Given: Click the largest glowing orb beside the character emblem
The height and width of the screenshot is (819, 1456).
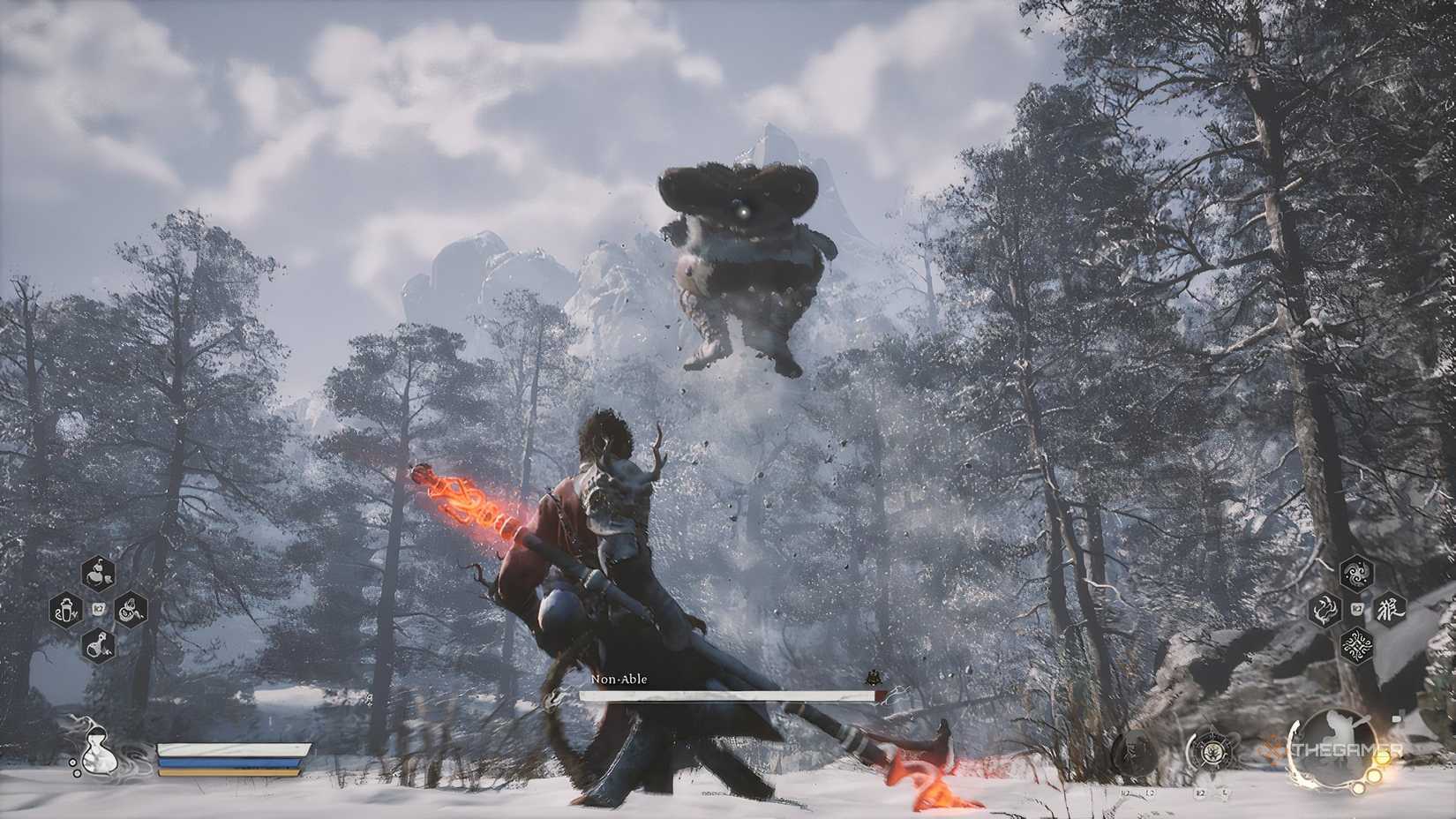Looking at the screenshot, I should [1382, 759].
